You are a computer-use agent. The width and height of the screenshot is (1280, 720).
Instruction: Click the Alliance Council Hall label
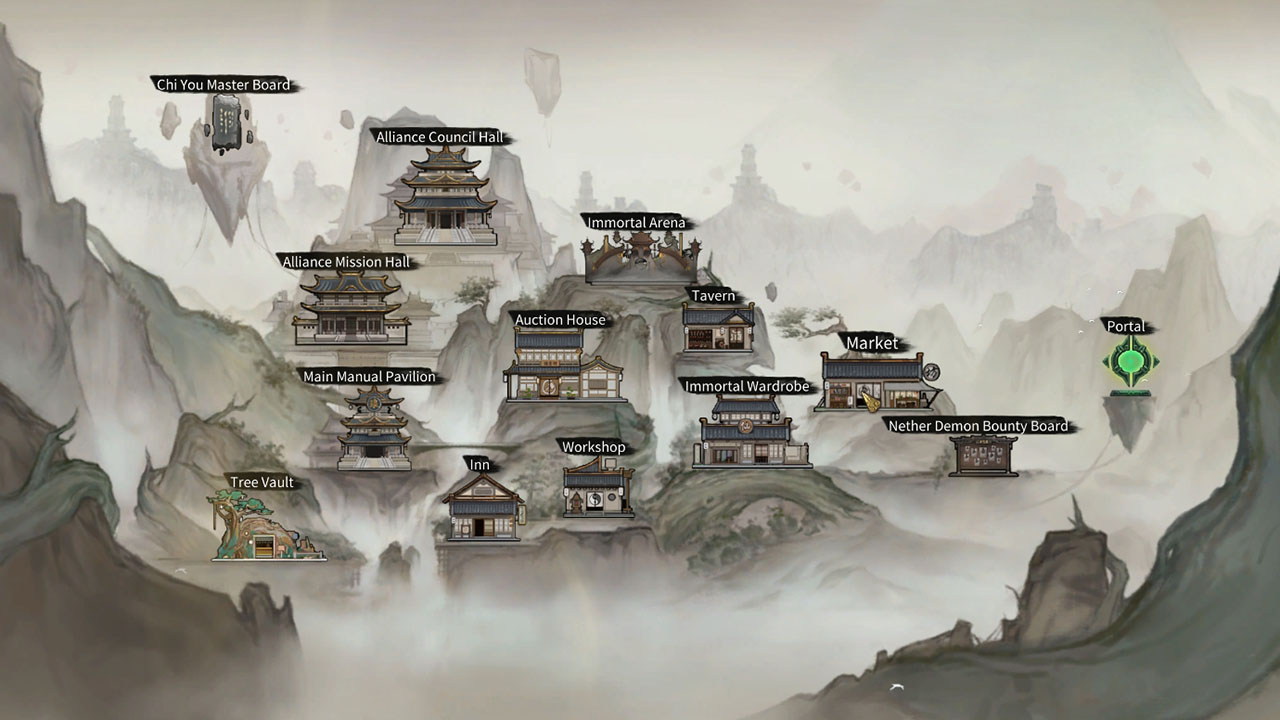tap(441, 138)
